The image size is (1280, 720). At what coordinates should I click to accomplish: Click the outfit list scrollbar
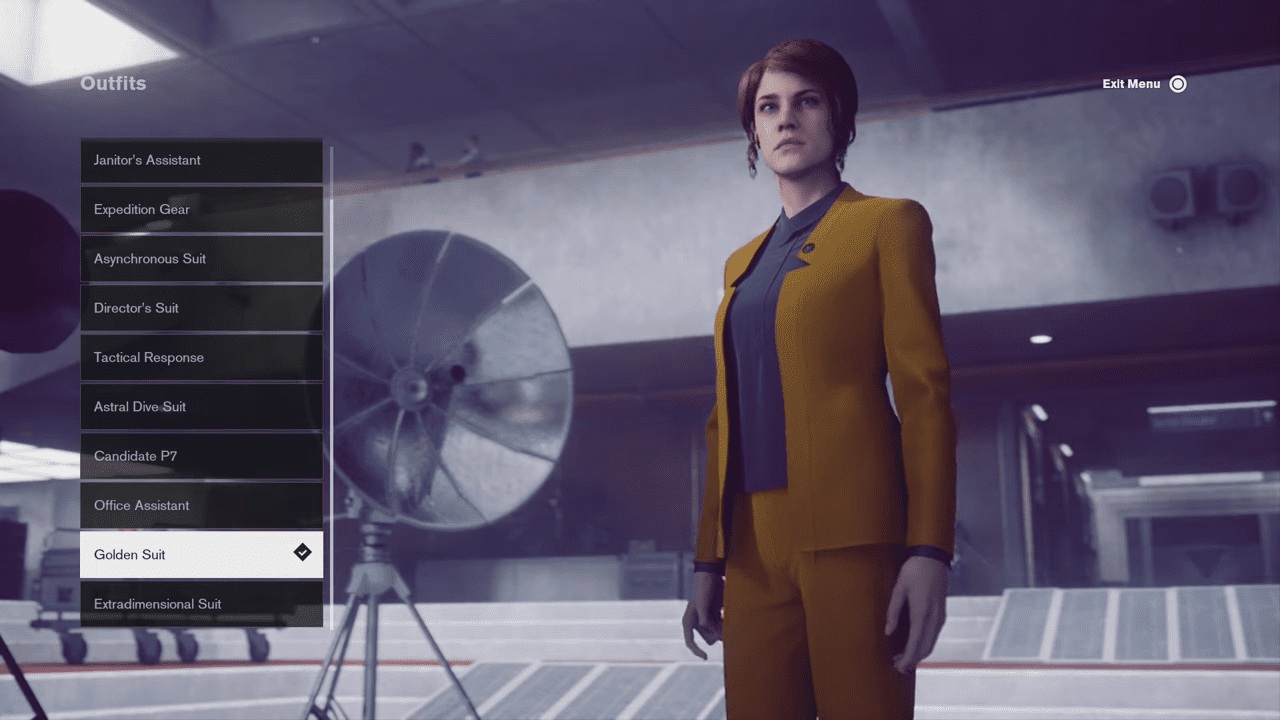331,400
